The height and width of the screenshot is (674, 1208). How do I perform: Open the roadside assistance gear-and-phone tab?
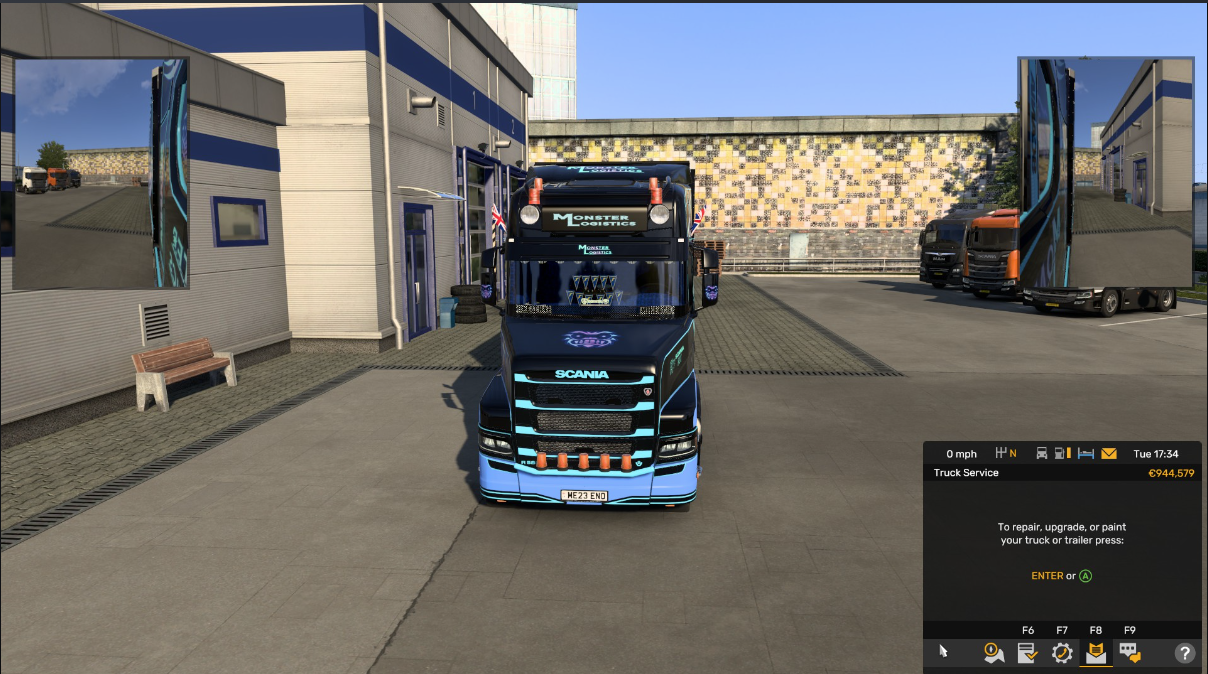tap(1061, 653)
